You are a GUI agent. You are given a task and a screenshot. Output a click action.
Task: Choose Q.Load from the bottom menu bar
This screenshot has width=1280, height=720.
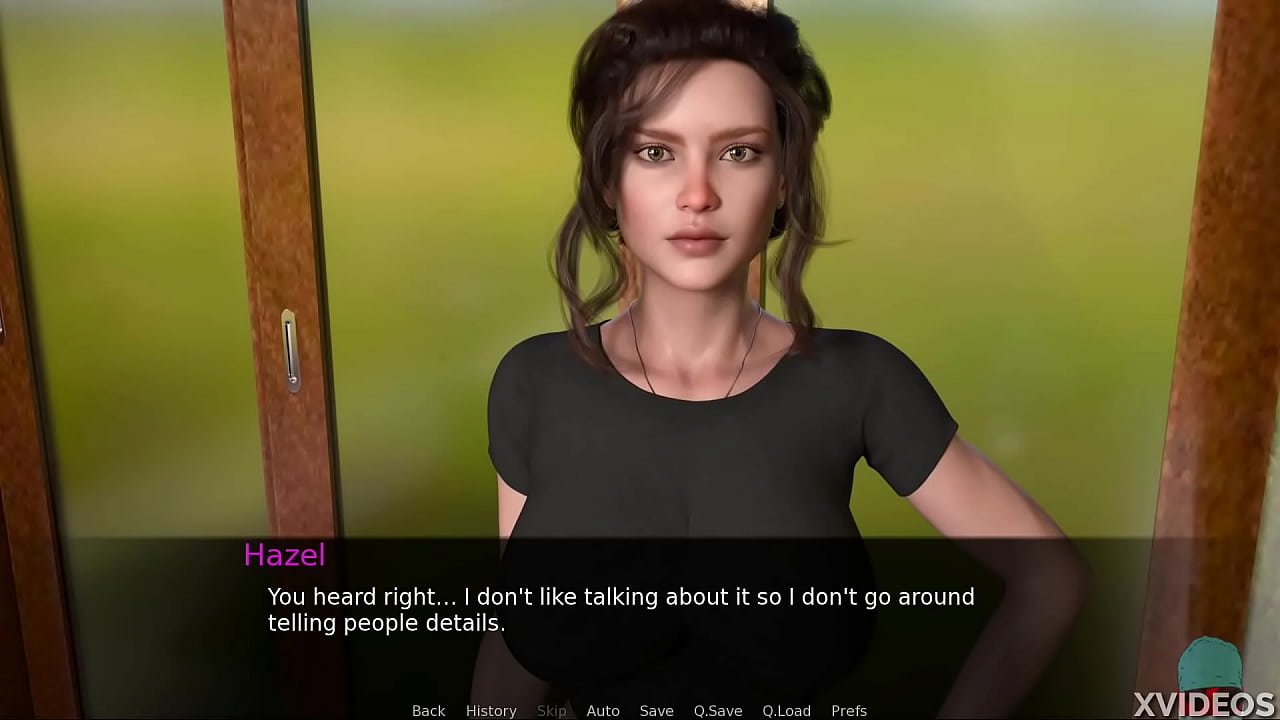[786, 710]
